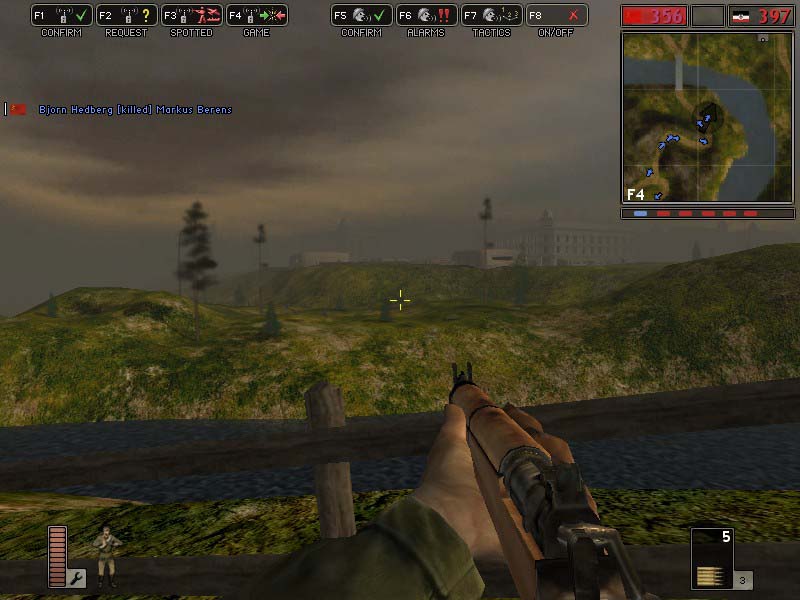
Task: Open the F2 Request radio menu
Action: (x=126, y=16)
